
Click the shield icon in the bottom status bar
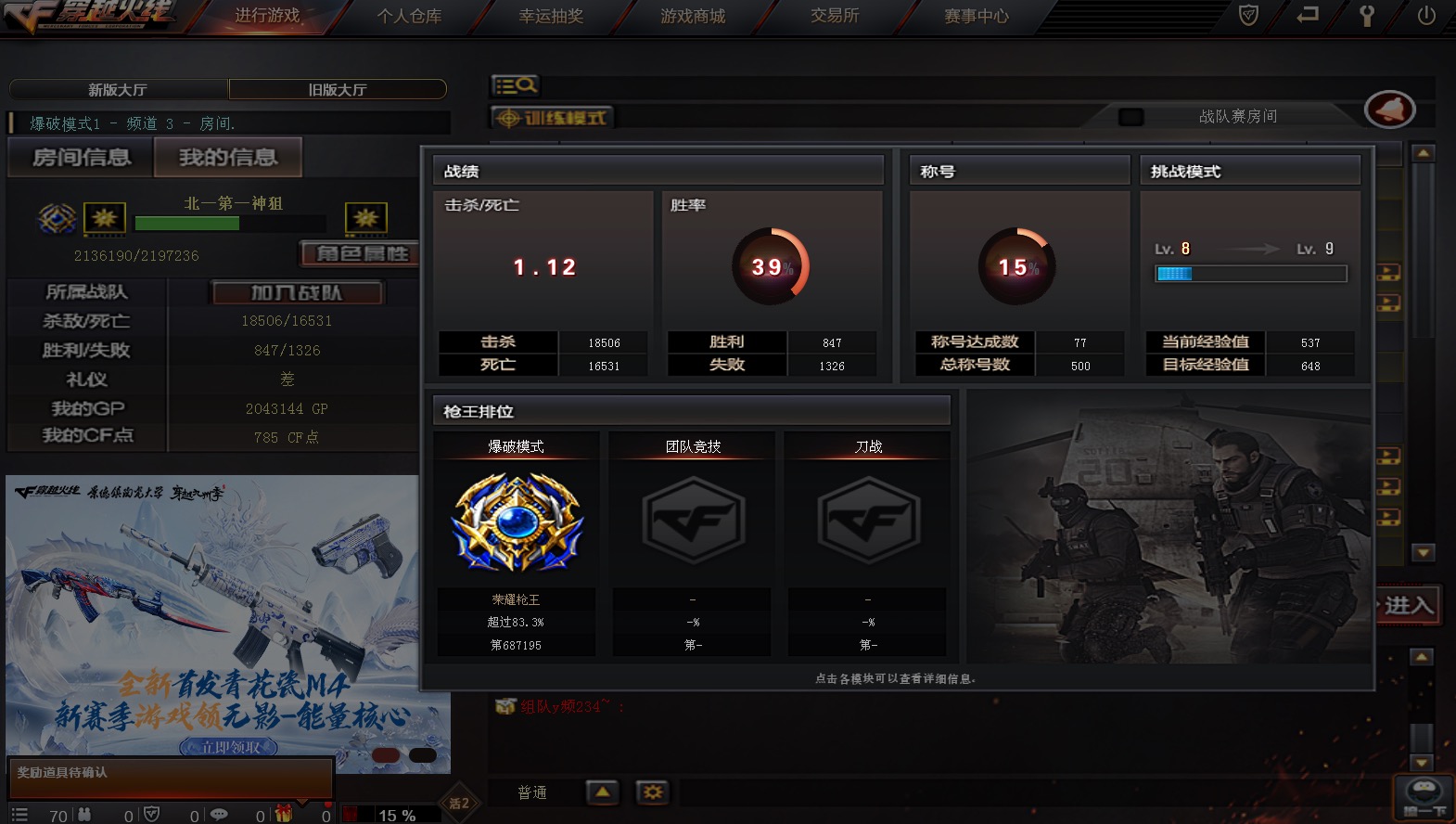[150, 815]
